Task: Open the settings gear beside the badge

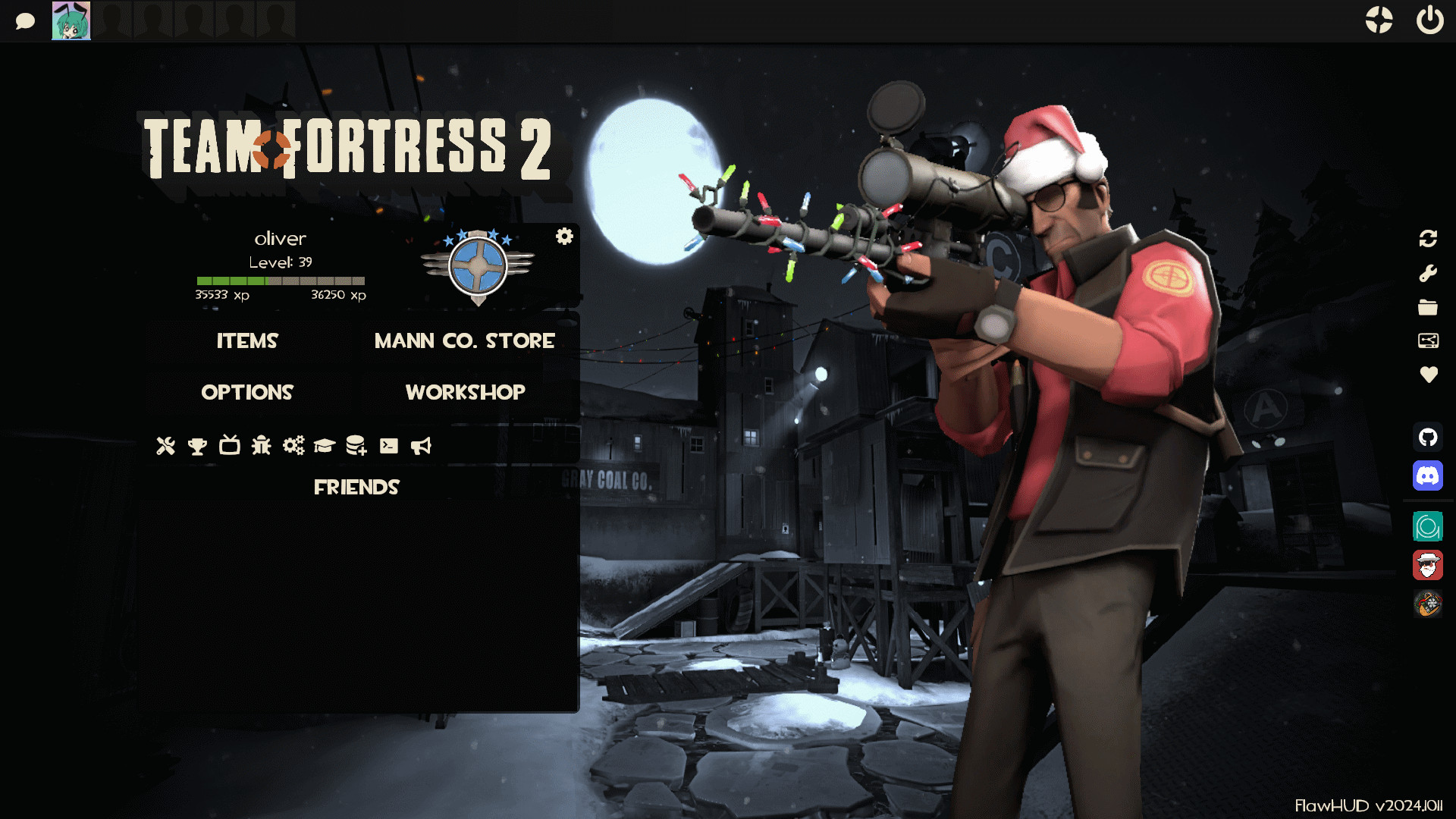Action: pos(563,237)
